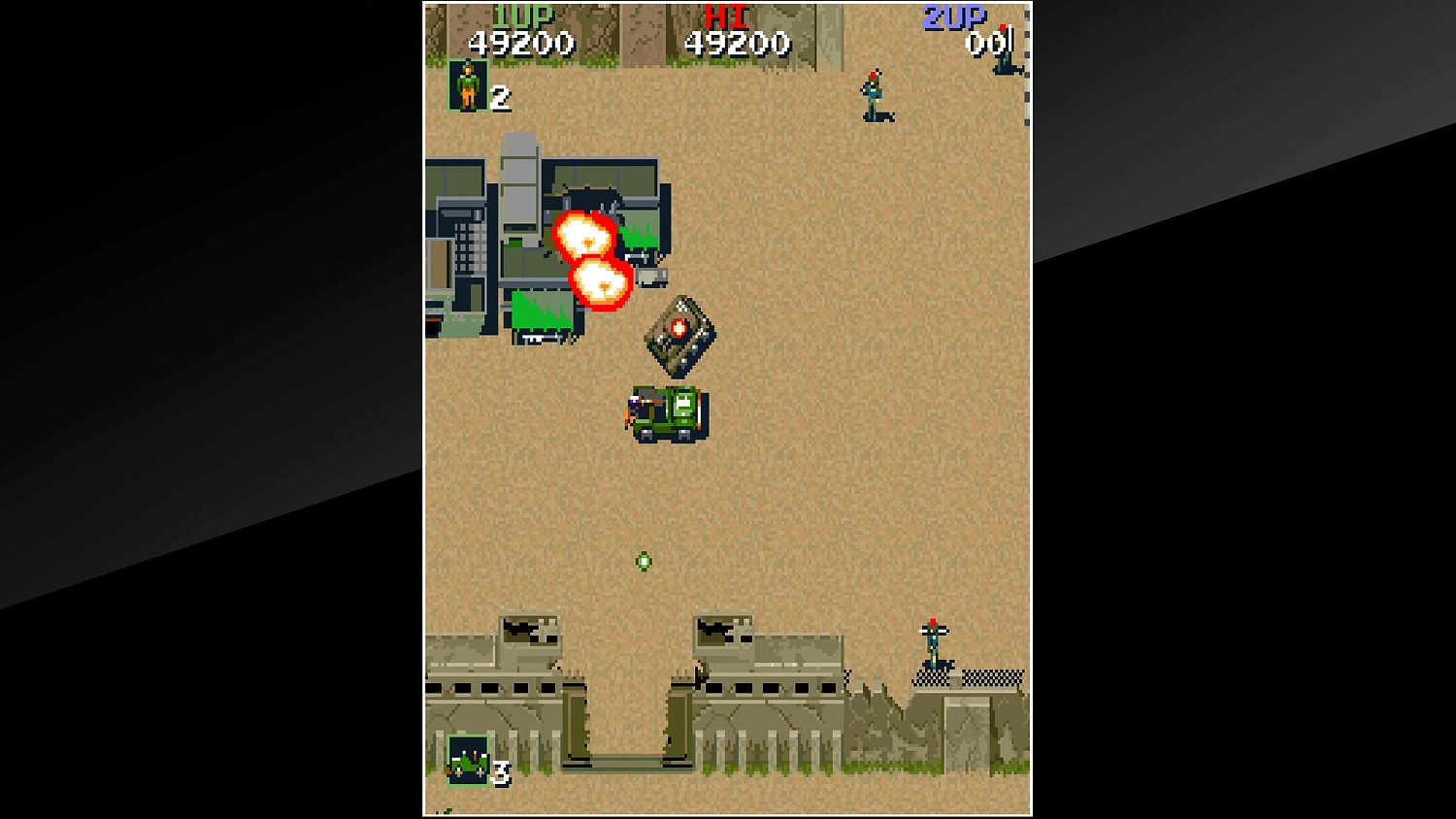Click the player lives soldier icon

tap(466, 87)
